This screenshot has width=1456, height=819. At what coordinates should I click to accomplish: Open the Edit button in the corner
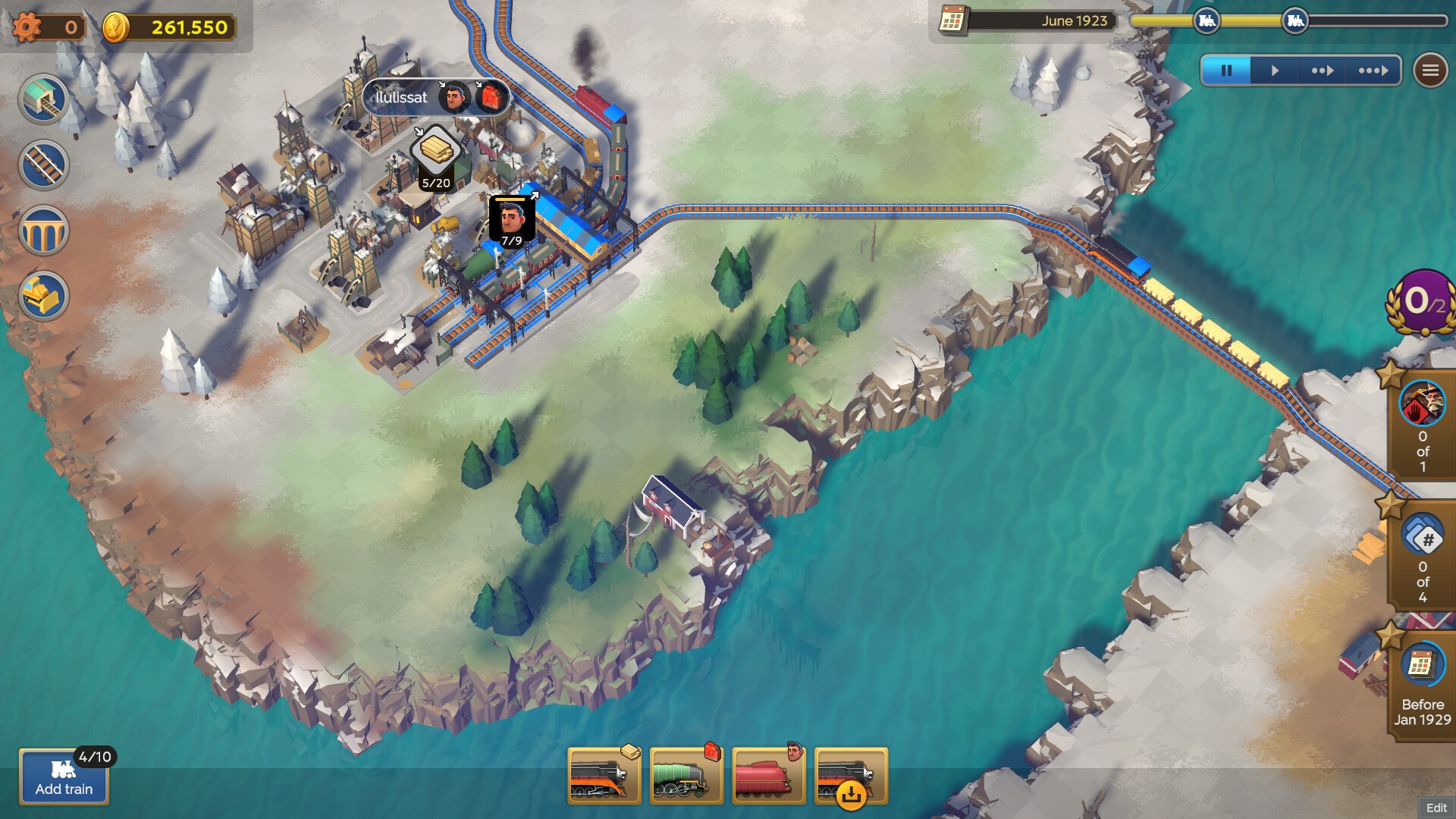[x=1436, y=808]
